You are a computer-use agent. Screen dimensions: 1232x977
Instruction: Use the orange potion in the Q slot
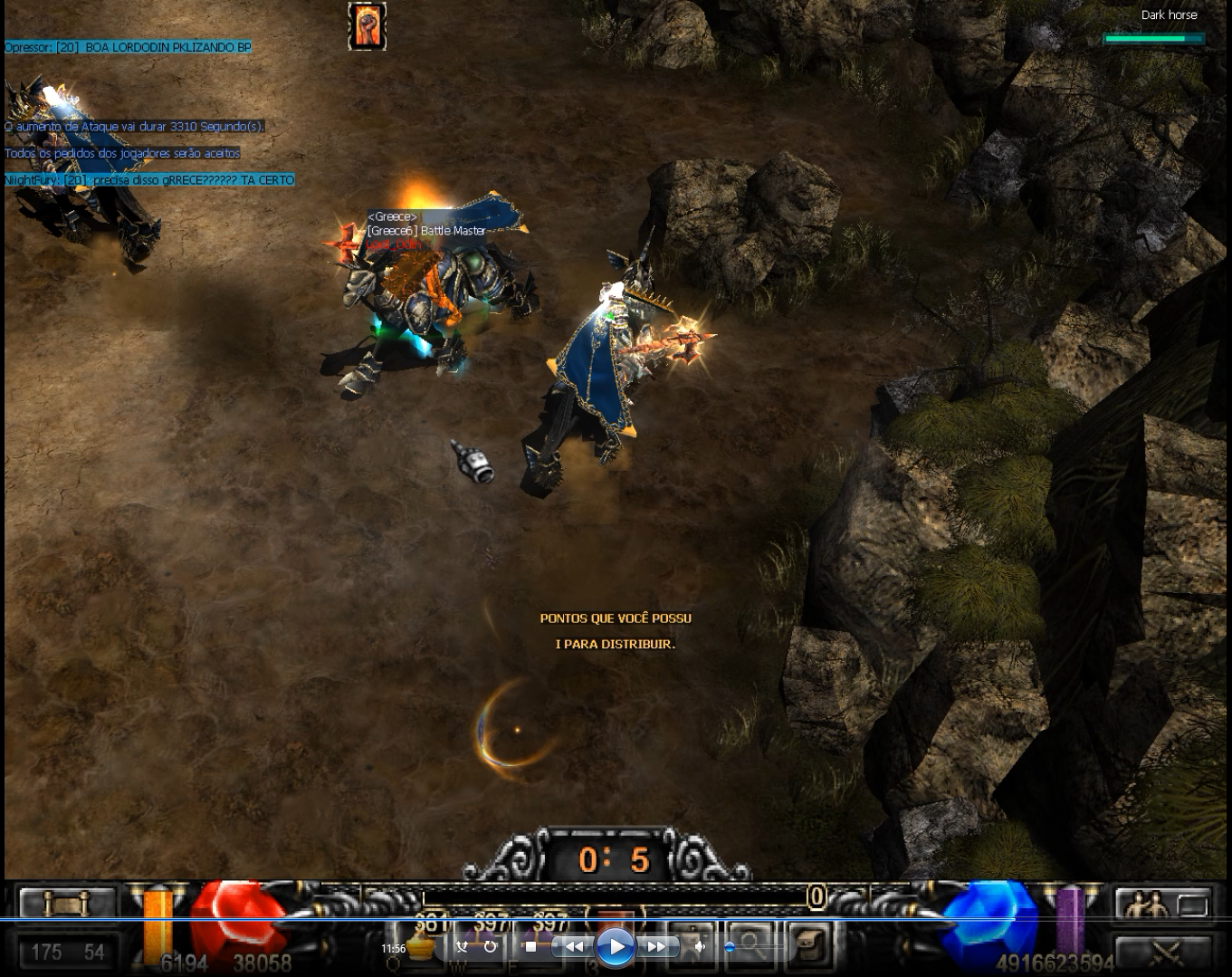[417, 946]
